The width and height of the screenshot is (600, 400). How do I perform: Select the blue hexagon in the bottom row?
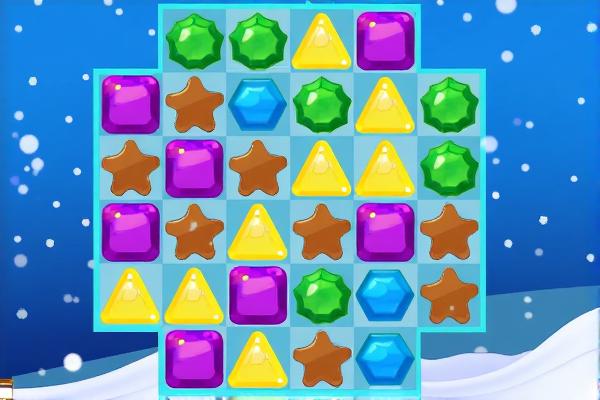click(x=385, y=357)
